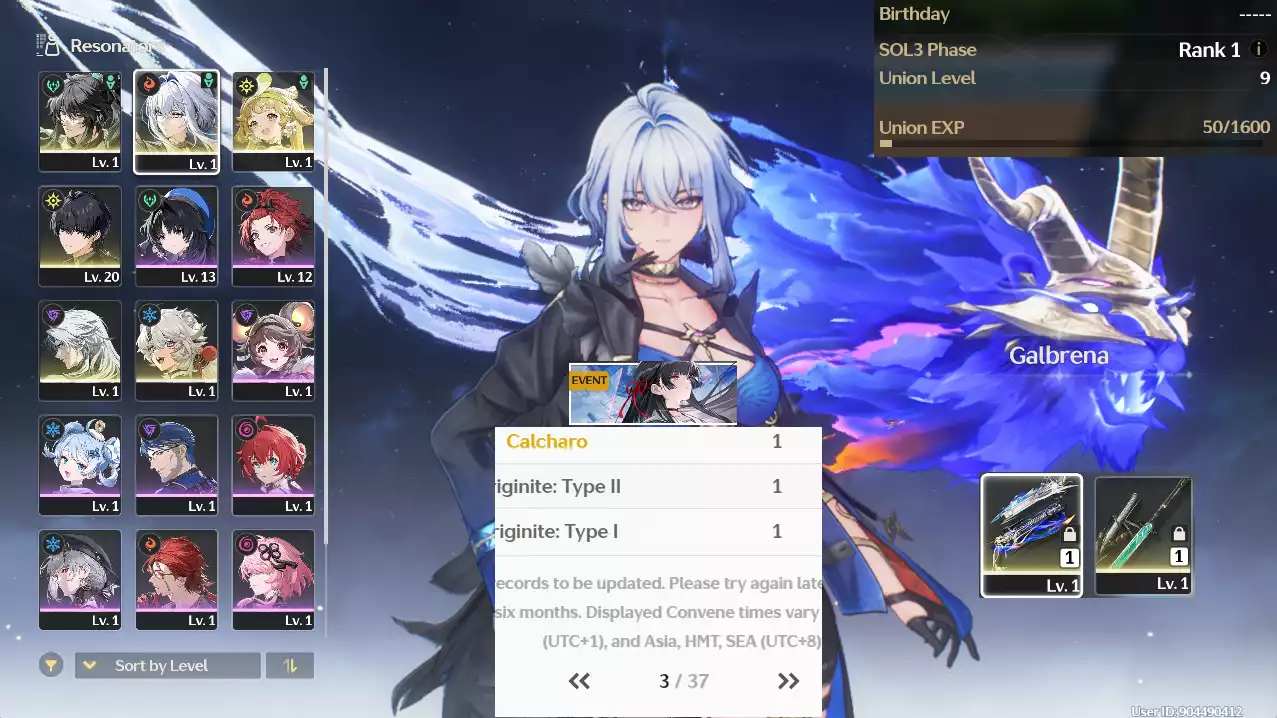The width and height of the screenshot is (1277, 718).
Task: Select the Lv. 12 red-haired resonator
Action: point(273,236)
